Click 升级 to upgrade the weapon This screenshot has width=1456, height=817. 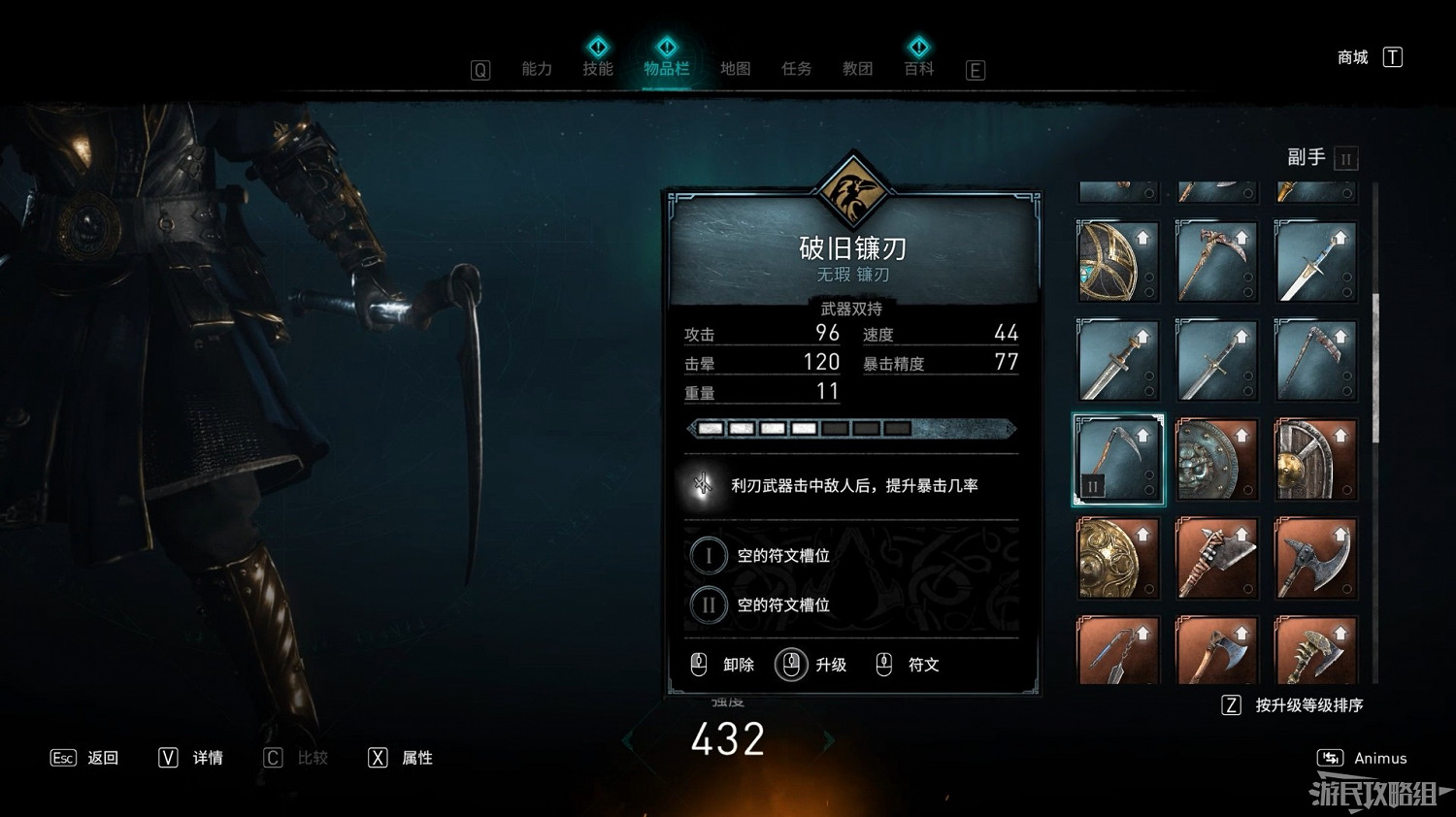830,666
